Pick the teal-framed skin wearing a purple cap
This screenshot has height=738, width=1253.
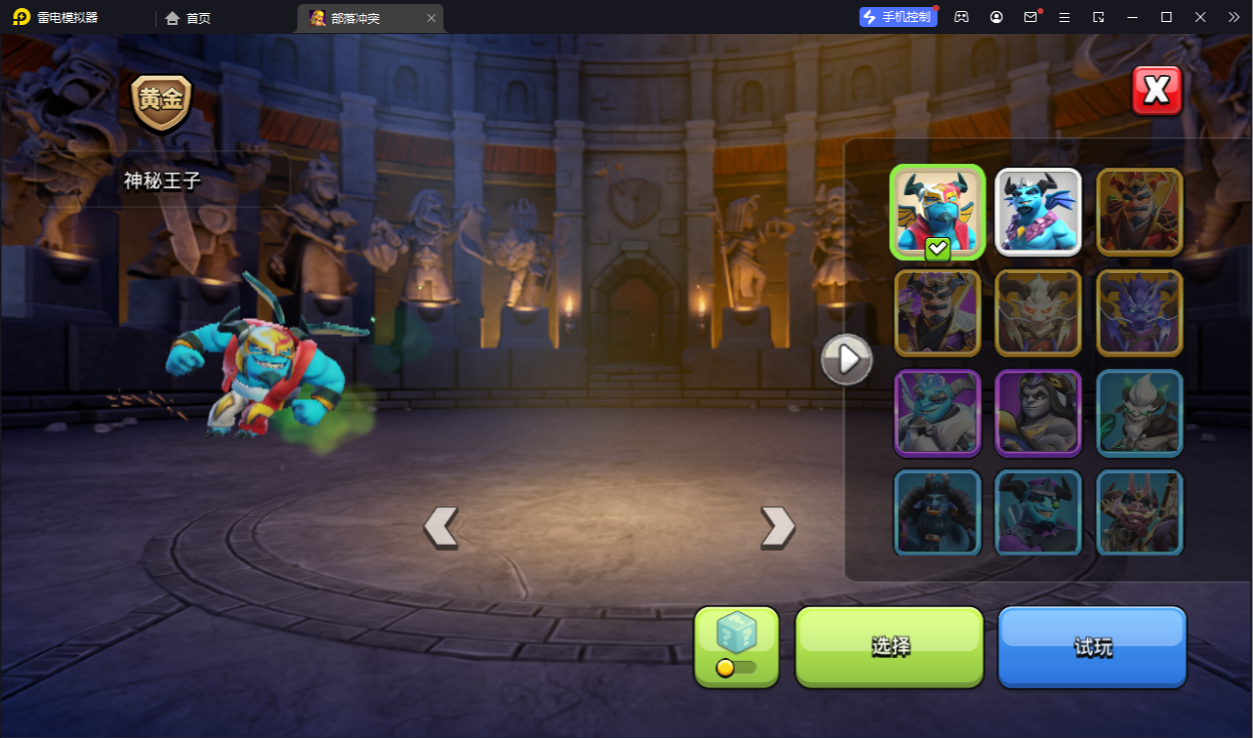[1038, 511]
